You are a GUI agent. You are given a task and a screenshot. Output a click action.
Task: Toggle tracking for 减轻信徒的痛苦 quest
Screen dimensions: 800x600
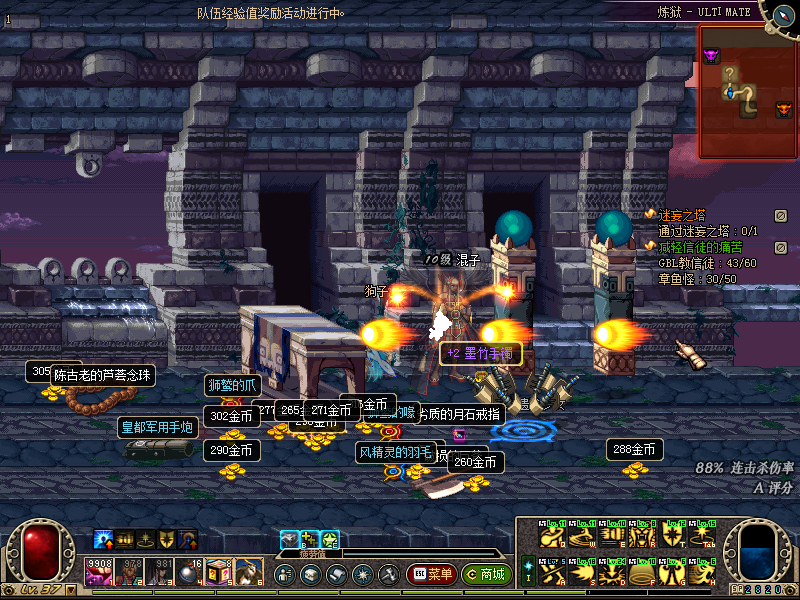click(781, 247)
